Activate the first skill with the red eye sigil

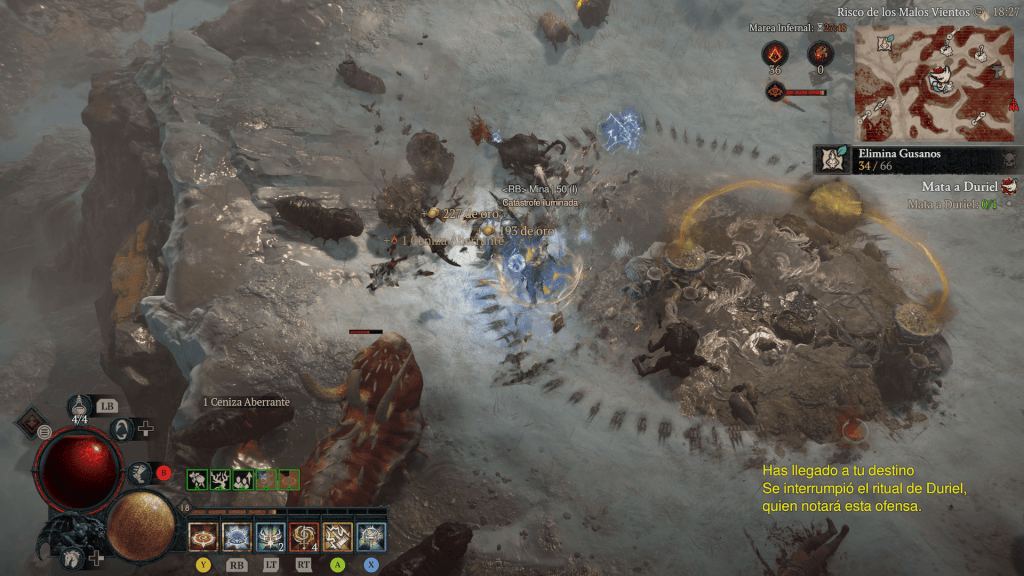click(x=203, y=537)
